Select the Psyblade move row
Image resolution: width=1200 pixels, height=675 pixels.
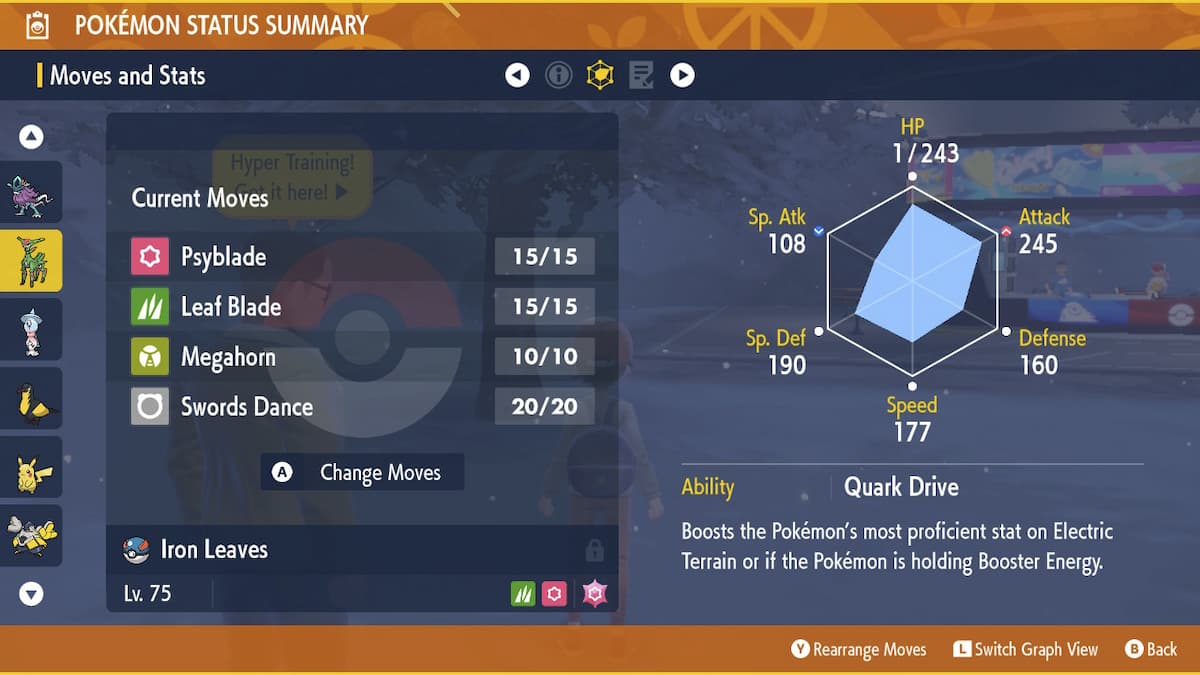(362, 257)
